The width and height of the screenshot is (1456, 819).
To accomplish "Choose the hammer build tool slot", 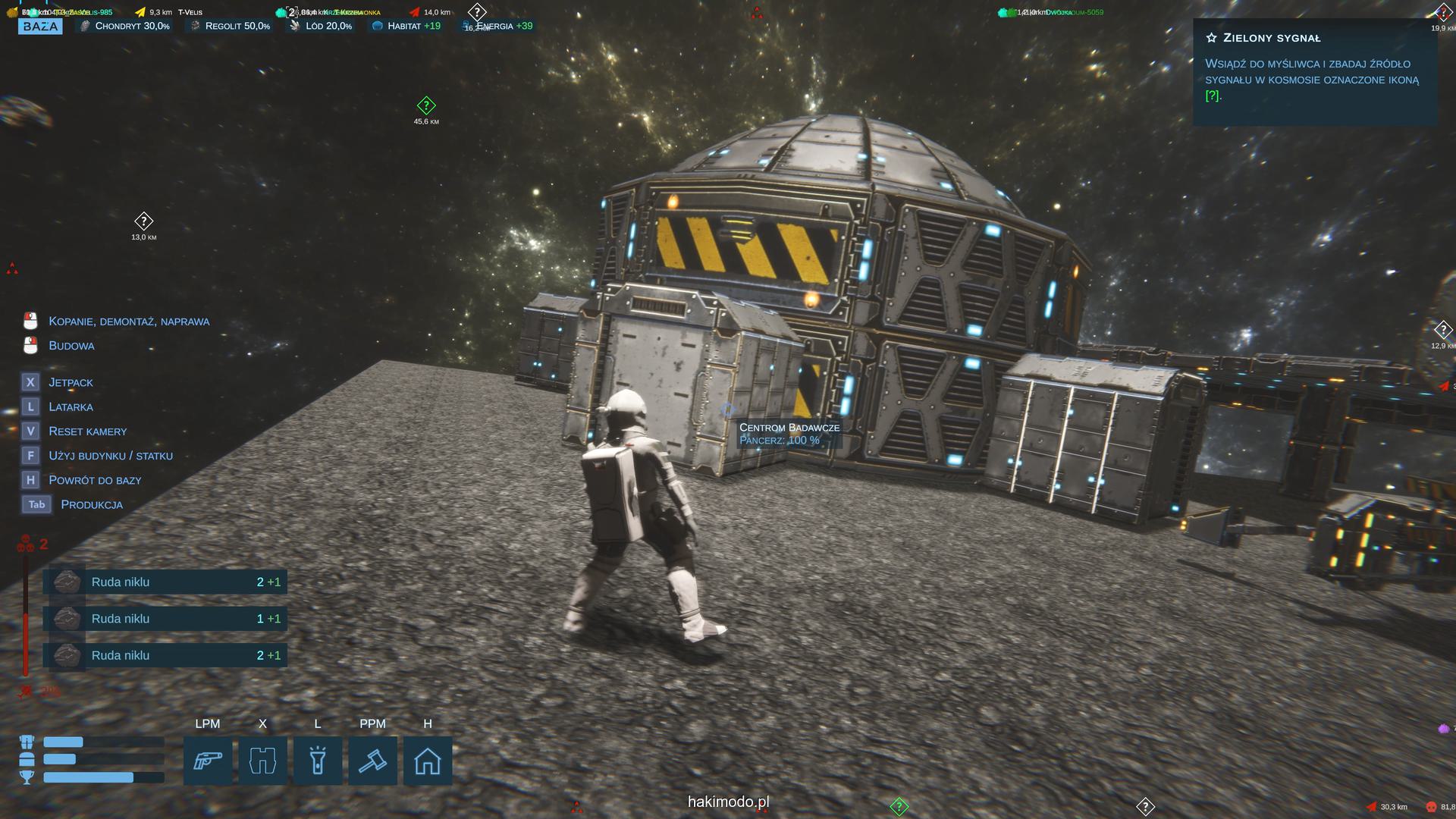I will tap(372, 761).
